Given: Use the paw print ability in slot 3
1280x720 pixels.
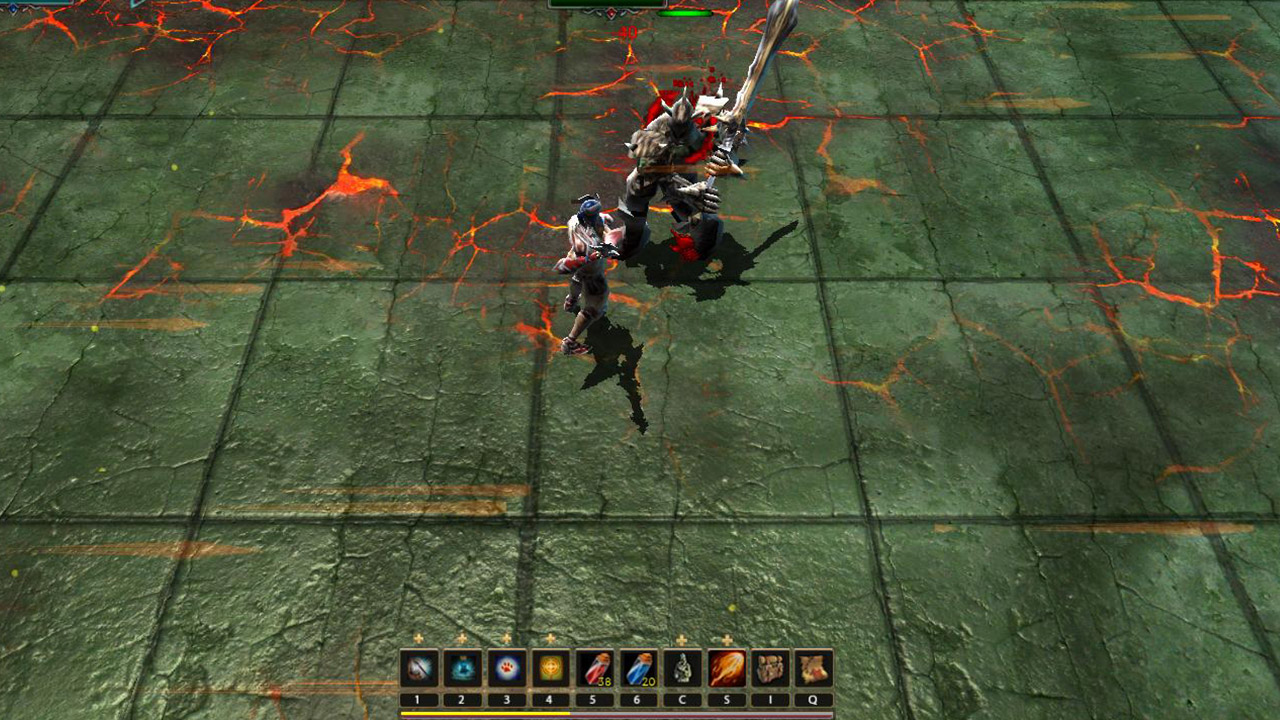Looking at the screenshot, I should click(x=507, y=668).
